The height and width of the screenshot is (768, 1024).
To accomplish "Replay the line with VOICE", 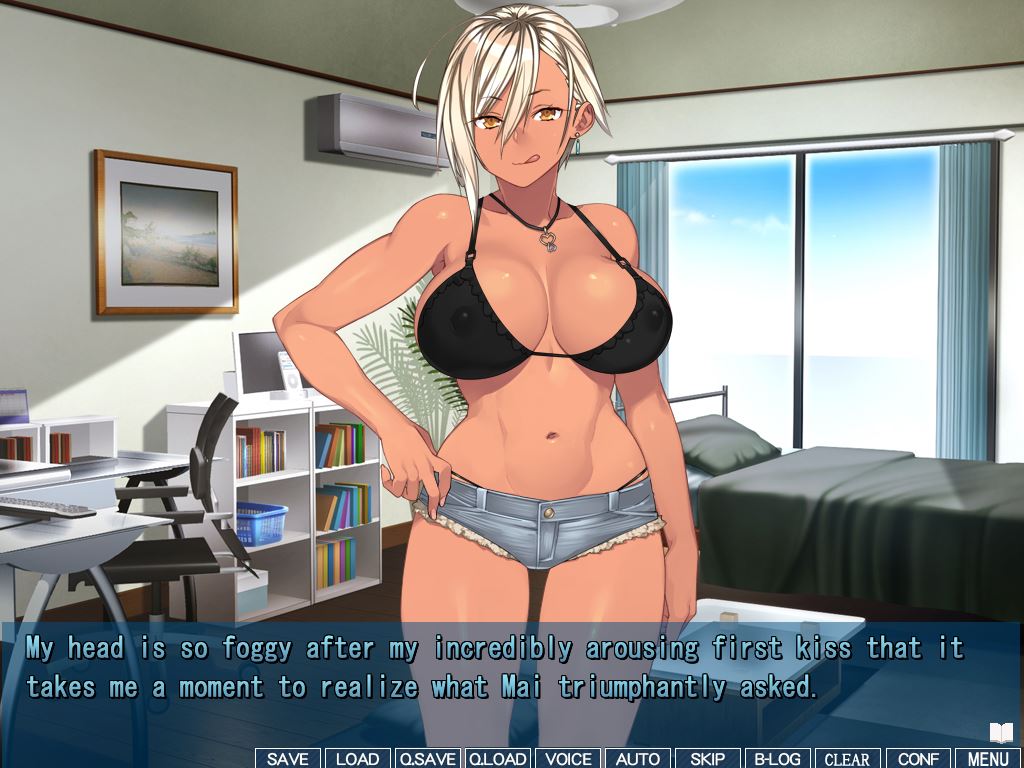I will [x=568, y=759].
